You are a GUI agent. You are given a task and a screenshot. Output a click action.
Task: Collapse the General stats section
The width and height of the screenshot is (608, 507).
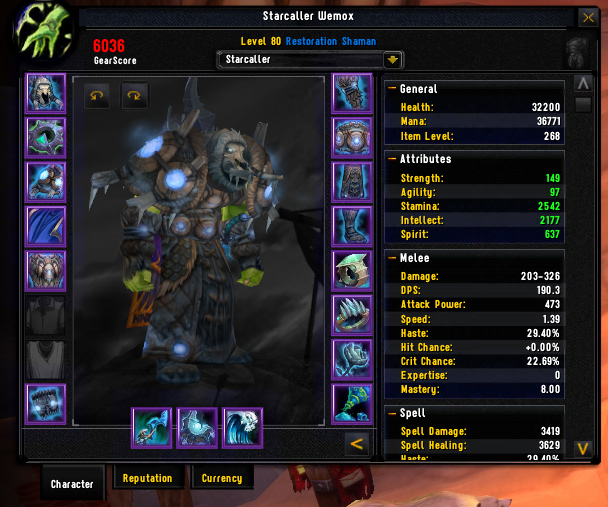(391, 89)
